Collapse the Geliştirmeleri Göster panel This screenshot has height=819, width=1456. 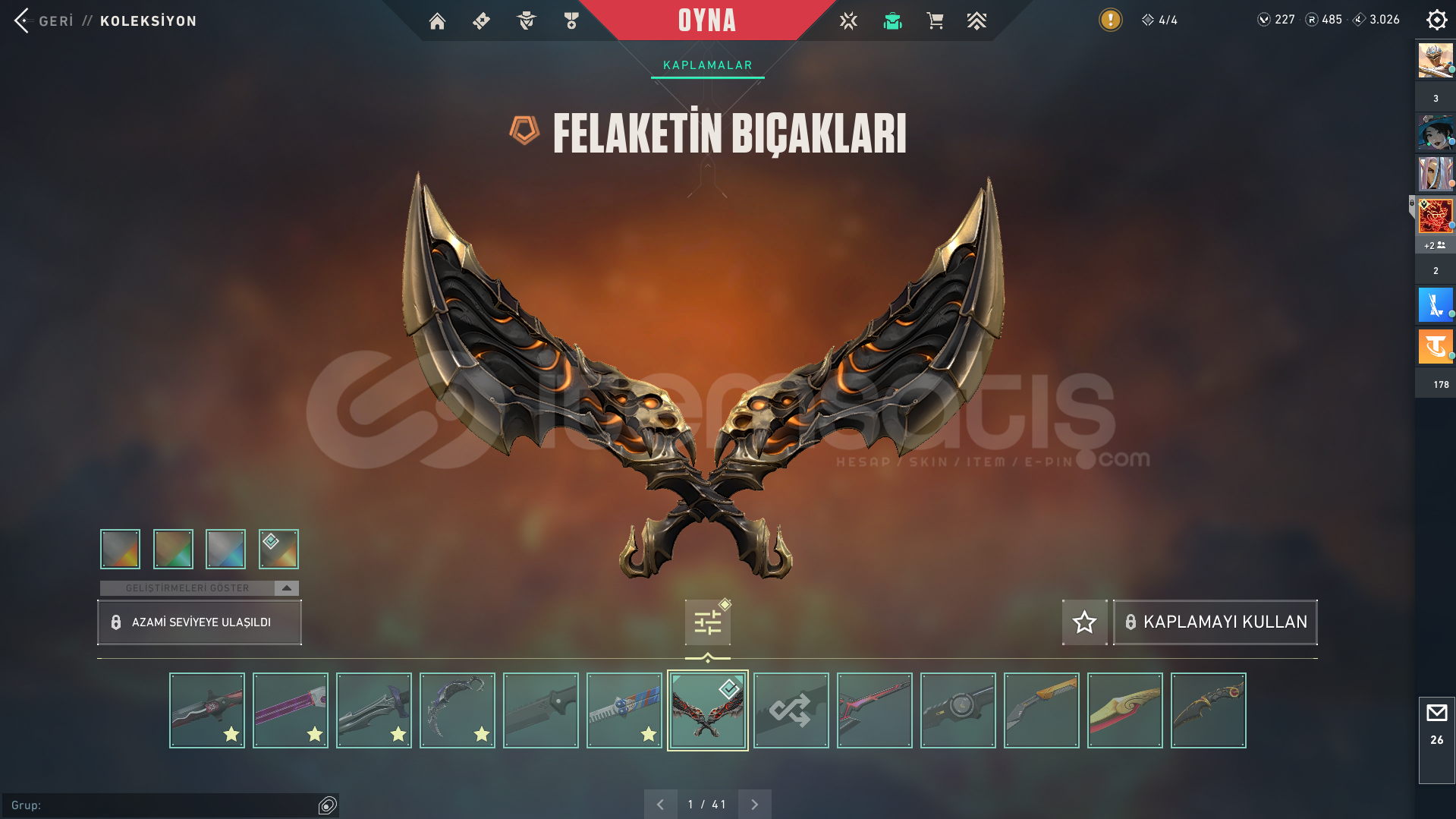coord(285,587)
